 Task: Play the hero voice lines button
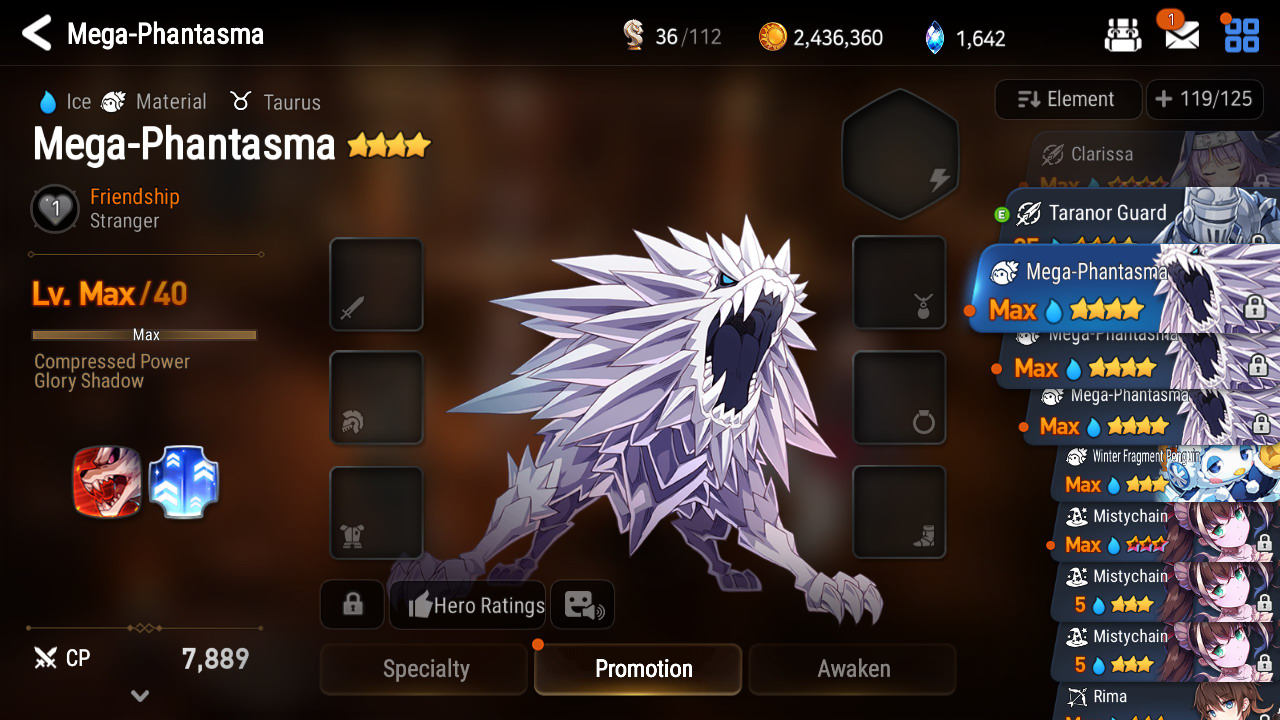pyautogui.click(x=582, y=605)
